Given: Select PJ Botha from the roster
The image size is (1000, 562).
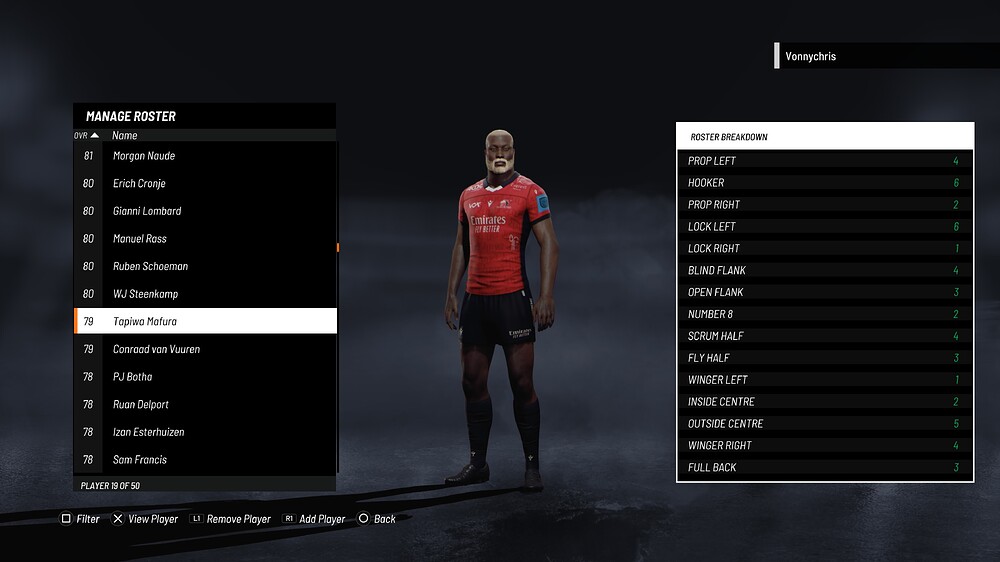Looking at the screenshot, I should (x=204, y=377).
